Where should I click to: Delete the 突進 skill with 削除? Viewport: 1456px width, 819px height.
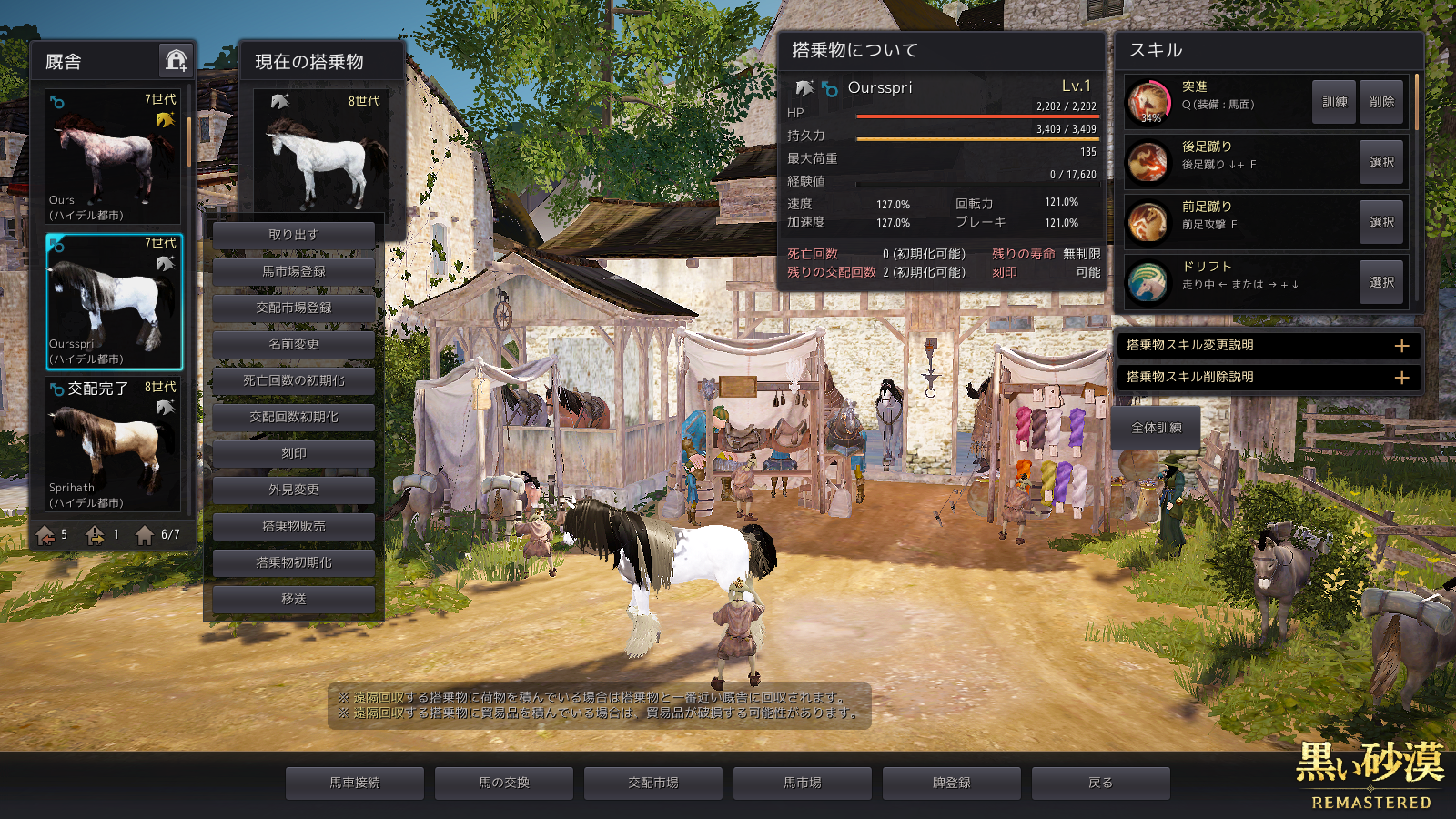pos(1381,102)
